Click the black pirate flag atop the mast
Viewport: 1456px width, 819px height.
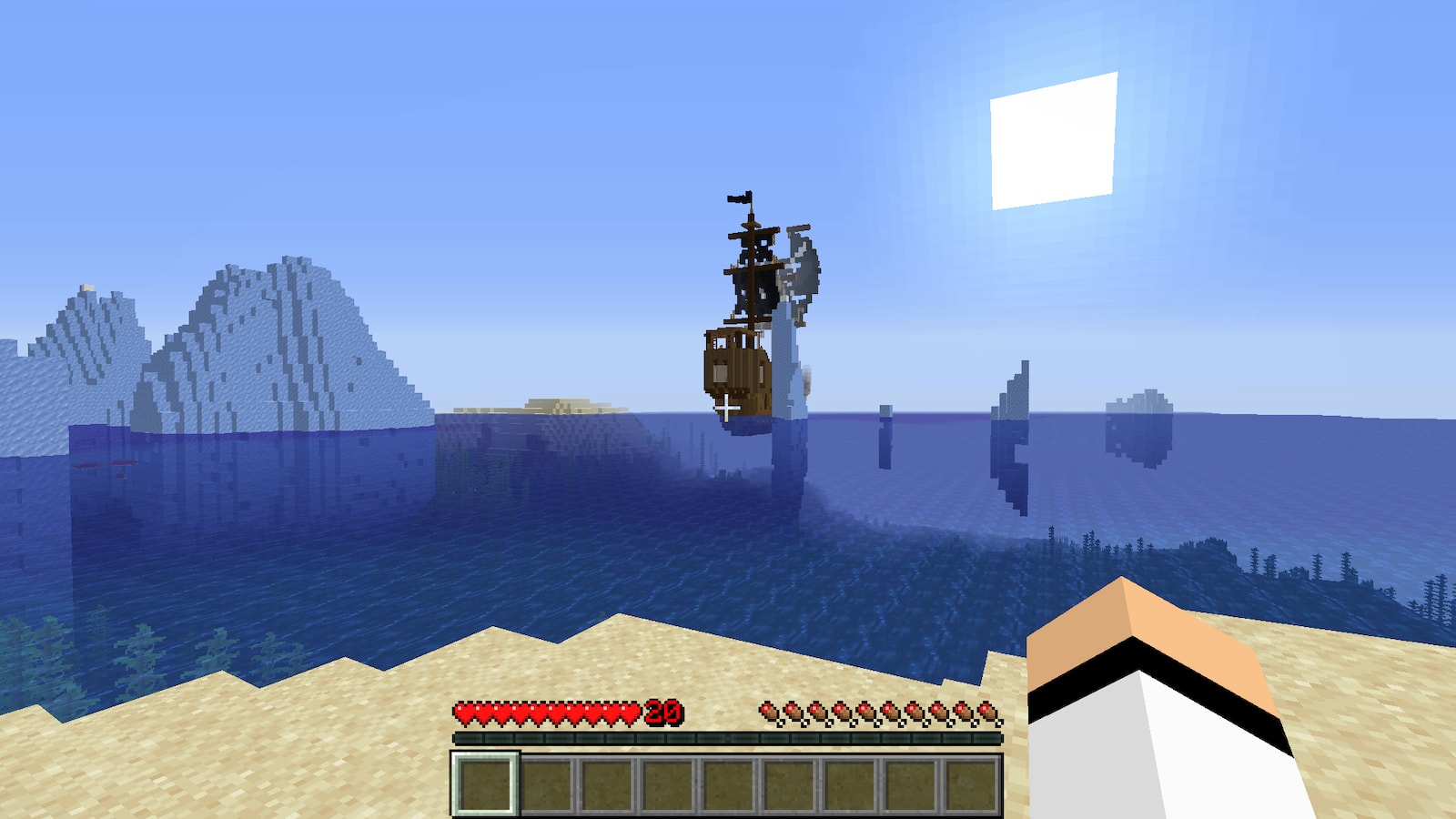tap(737, 196)
